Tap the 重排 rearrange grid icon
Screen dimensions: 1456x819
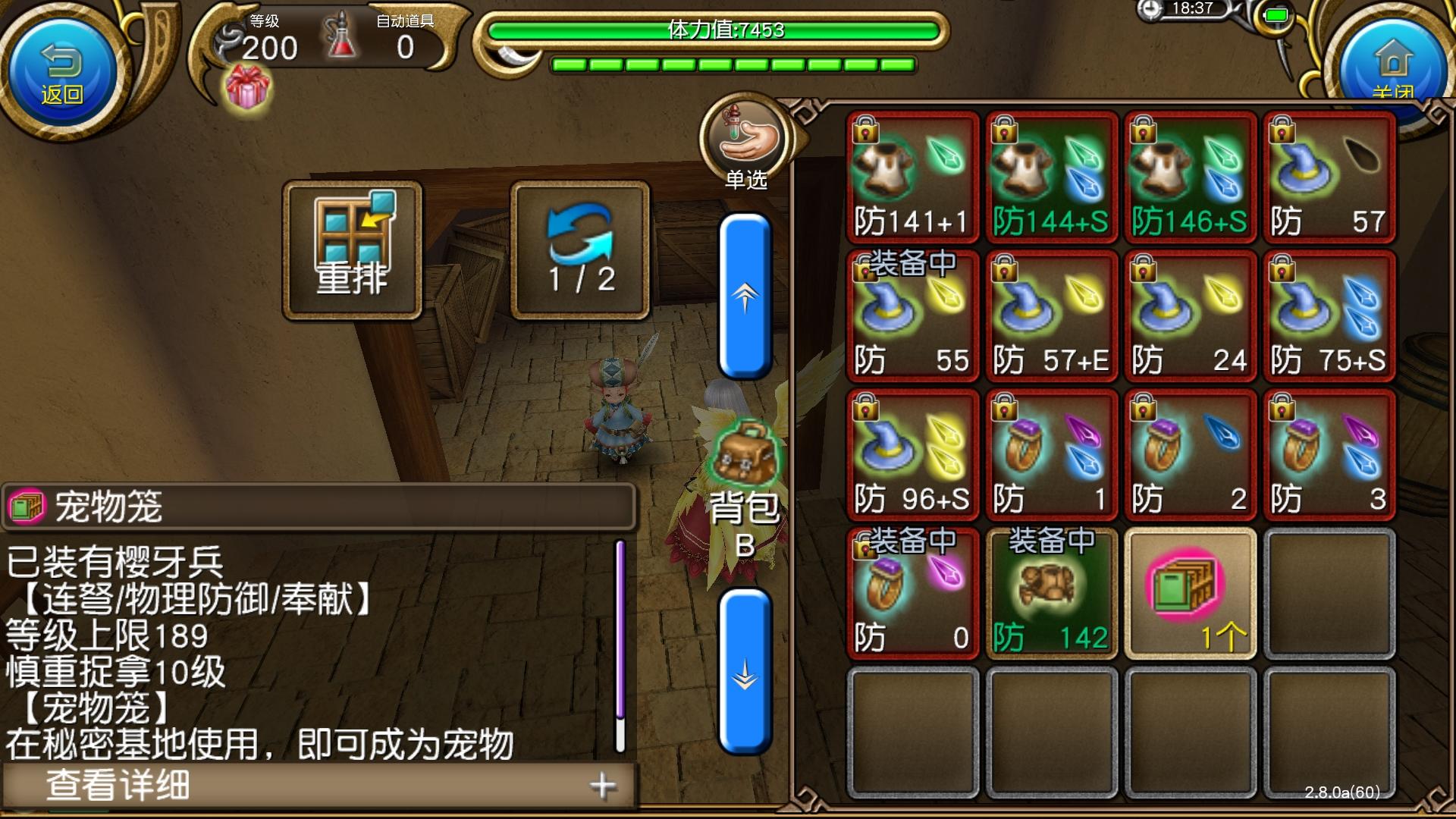(353, 246)
